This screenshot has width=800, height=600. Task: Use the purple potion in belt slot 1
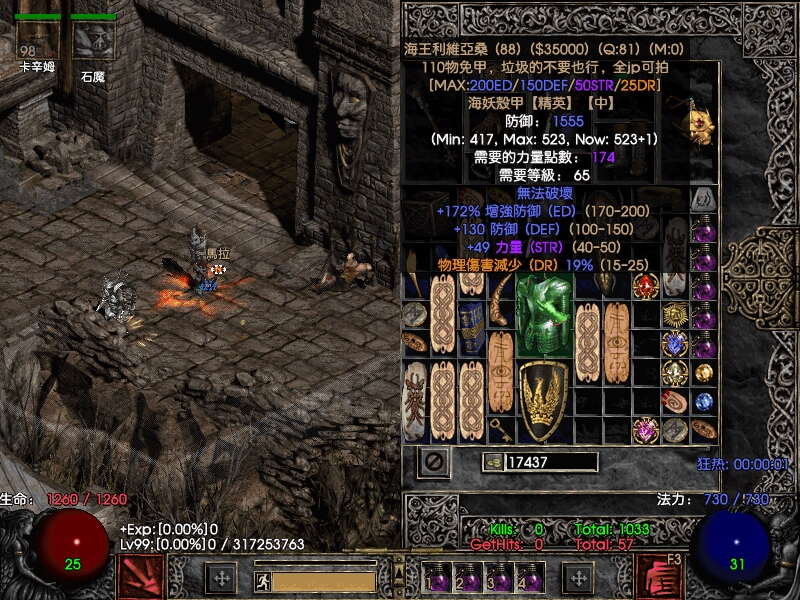[438, 579]
